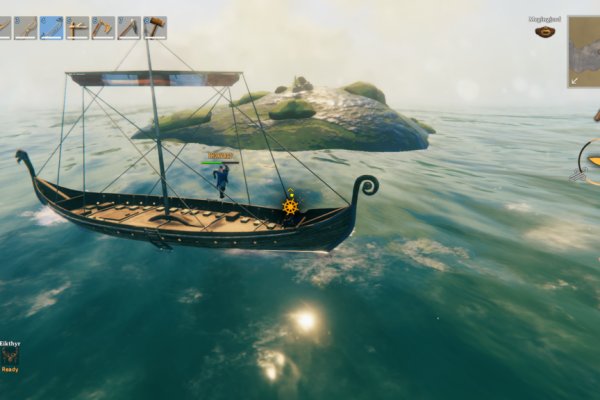
Task: Open the minimap
Action: click(x=585, y=50)
